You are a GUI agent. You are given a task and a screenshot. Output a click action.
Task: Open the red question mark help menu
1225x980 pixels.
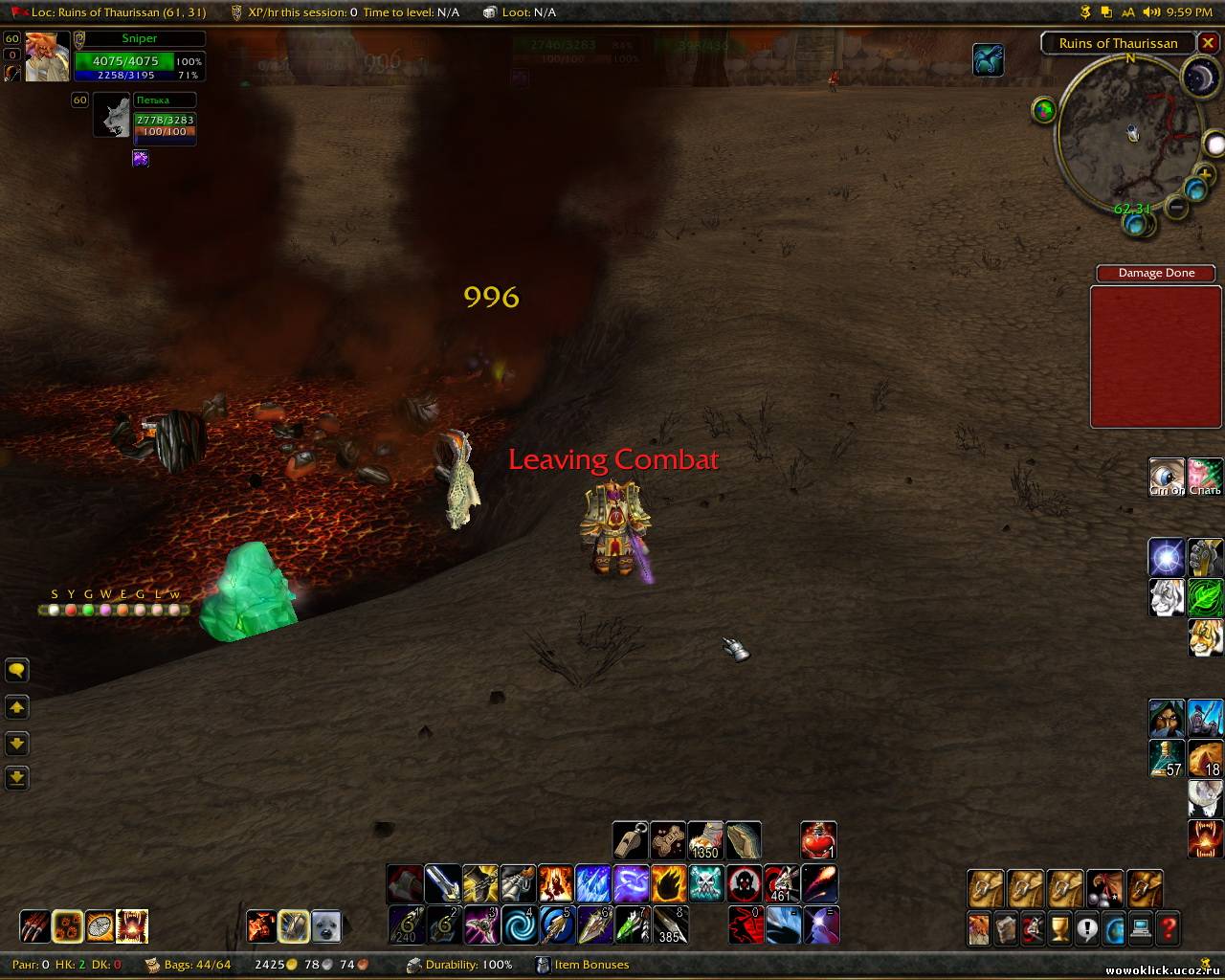coord(1168,927)
